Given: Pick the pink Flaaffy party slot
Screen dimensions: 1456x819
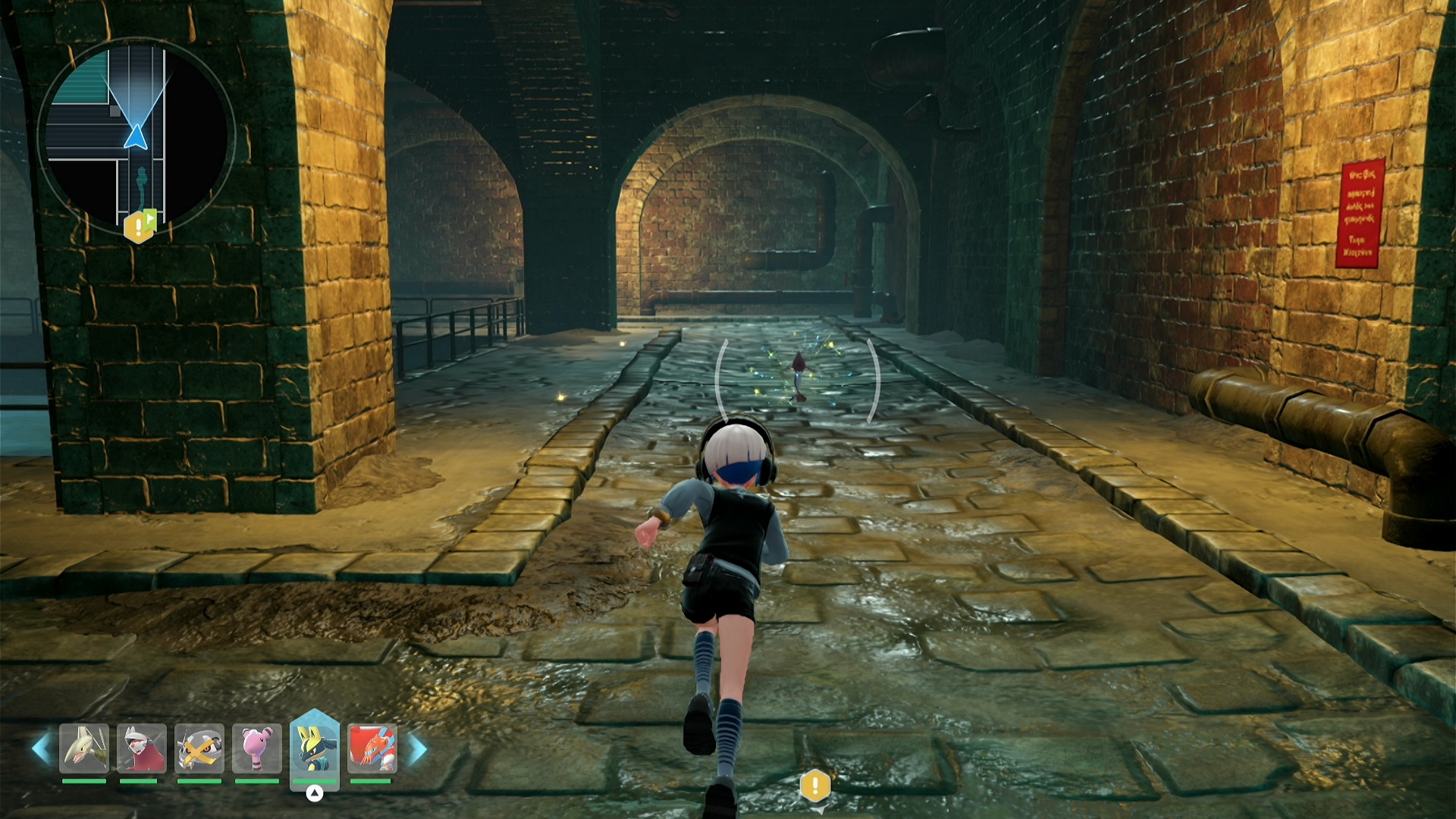Looking at the screenshot, I should (257, 748).
